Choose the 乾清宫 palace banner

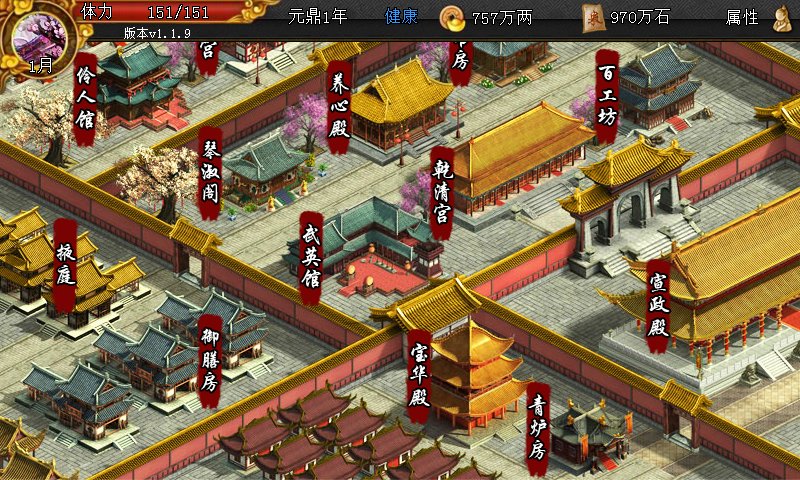coord(442,193)
